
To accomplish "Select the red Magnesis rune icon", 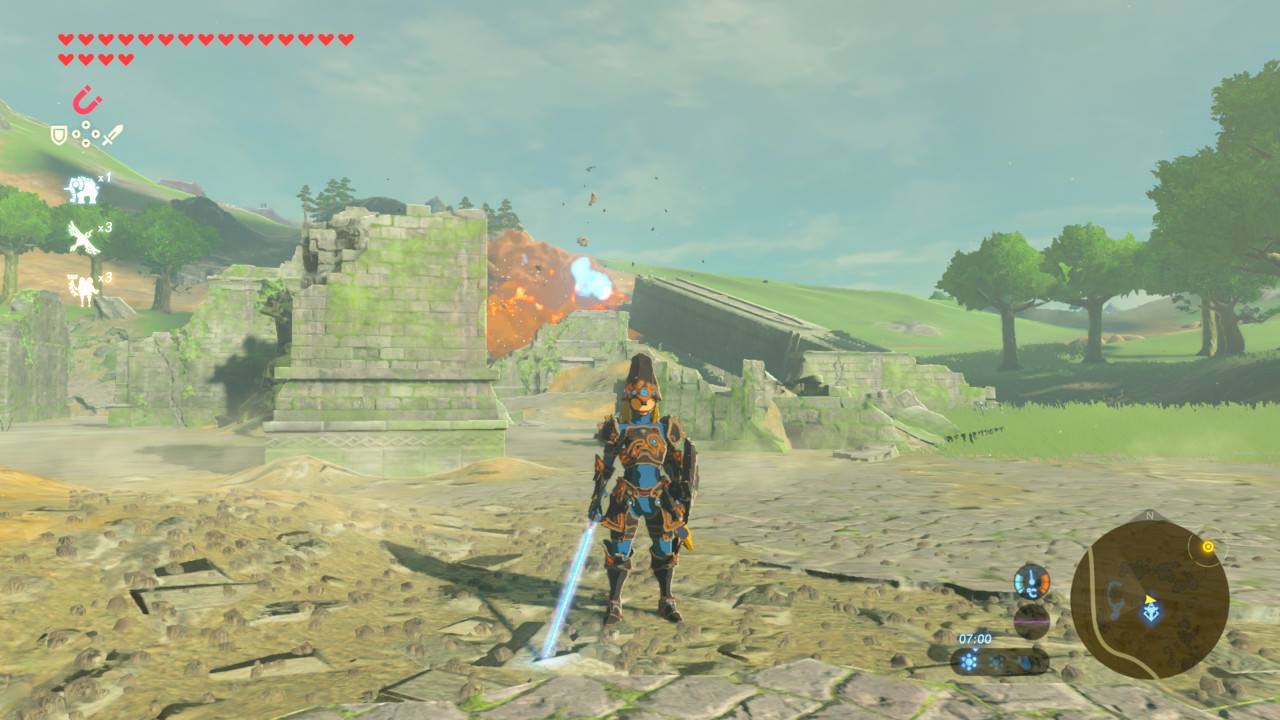I will [x=87, y=100].
